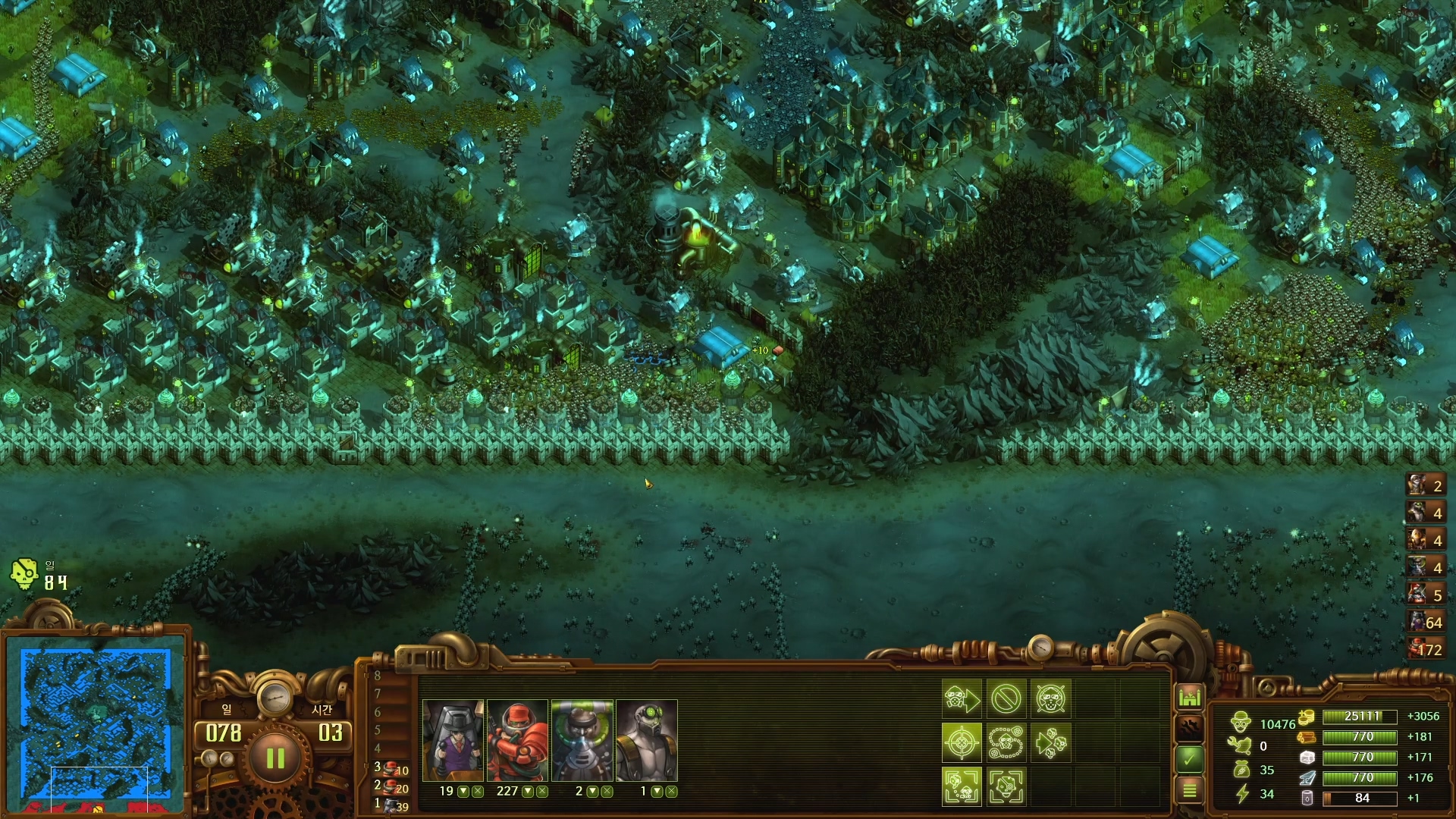1456x819 pixels.
Task: Choose the arrow-and-zombies chase command
Action: coord(1050,742)
